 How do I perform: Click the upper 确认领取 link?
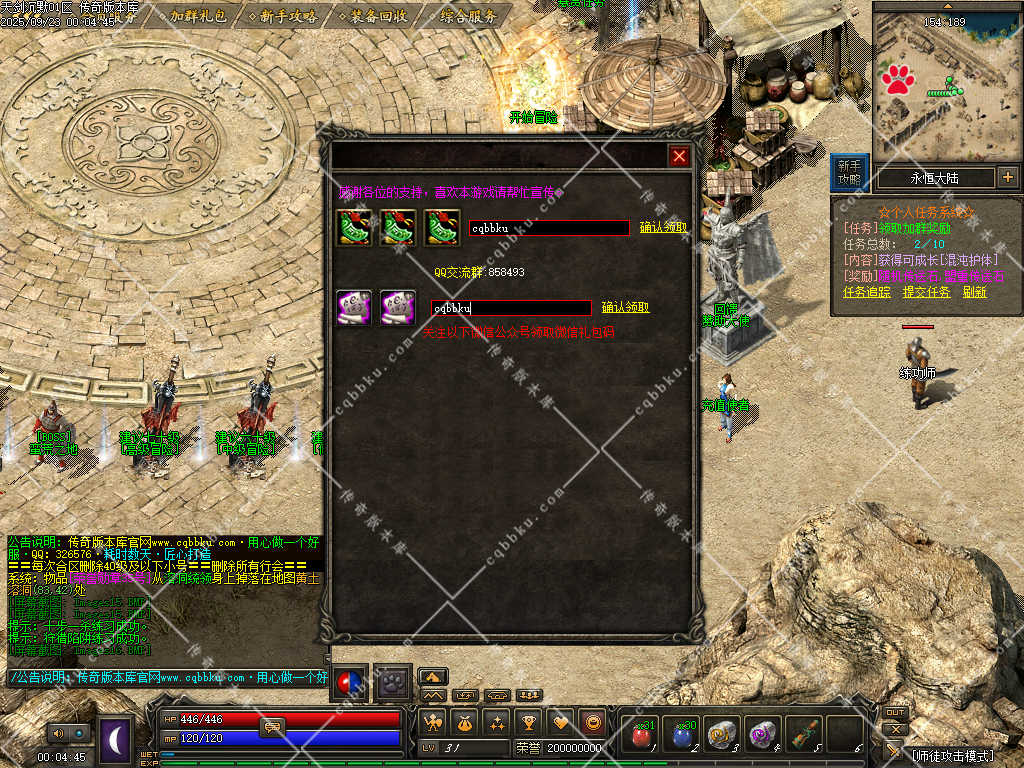coord(663,227)
